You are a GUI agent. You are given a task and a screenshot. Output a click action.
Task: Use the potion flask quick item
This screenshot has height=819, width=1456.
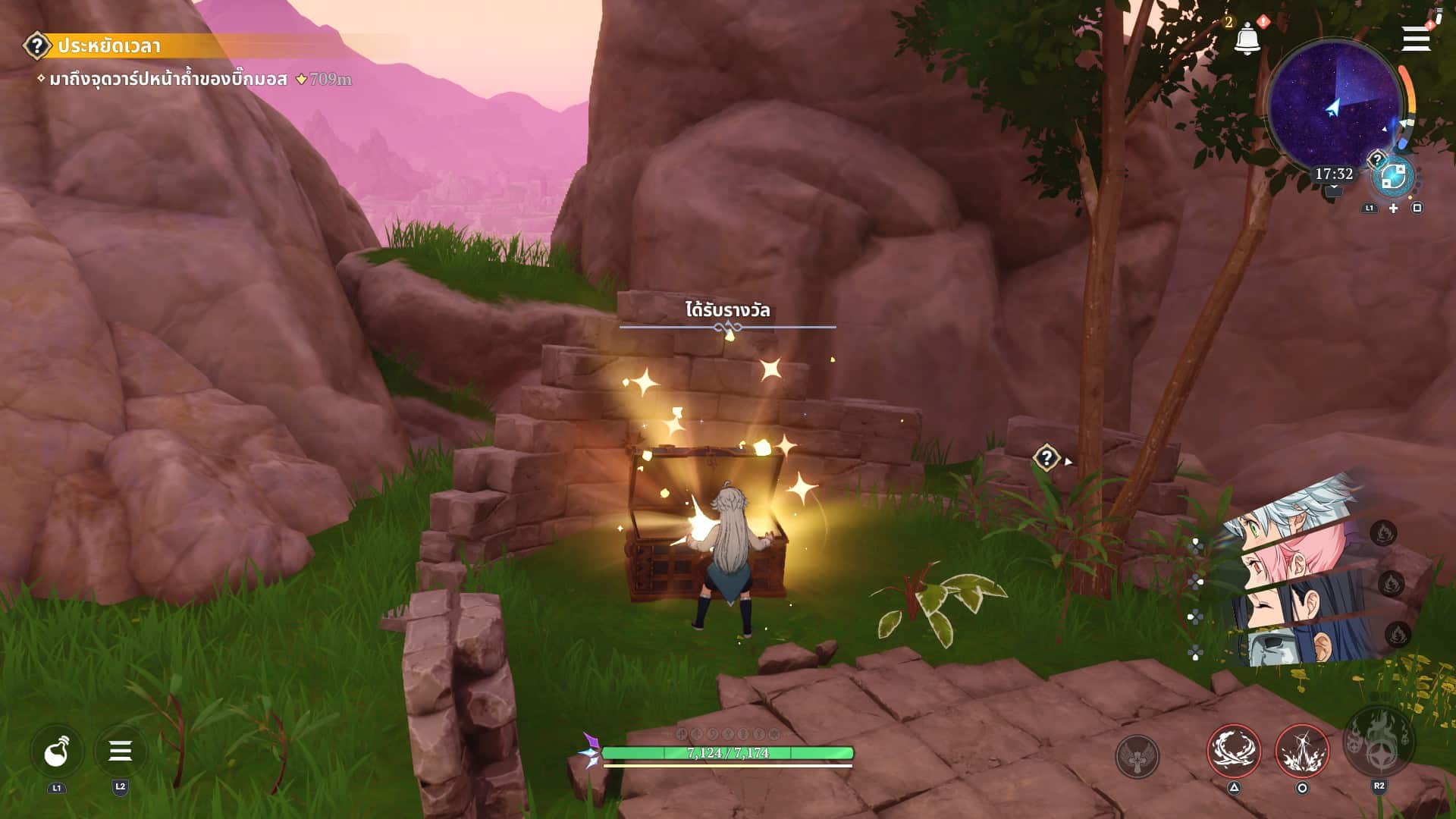[x=57, y=752]
